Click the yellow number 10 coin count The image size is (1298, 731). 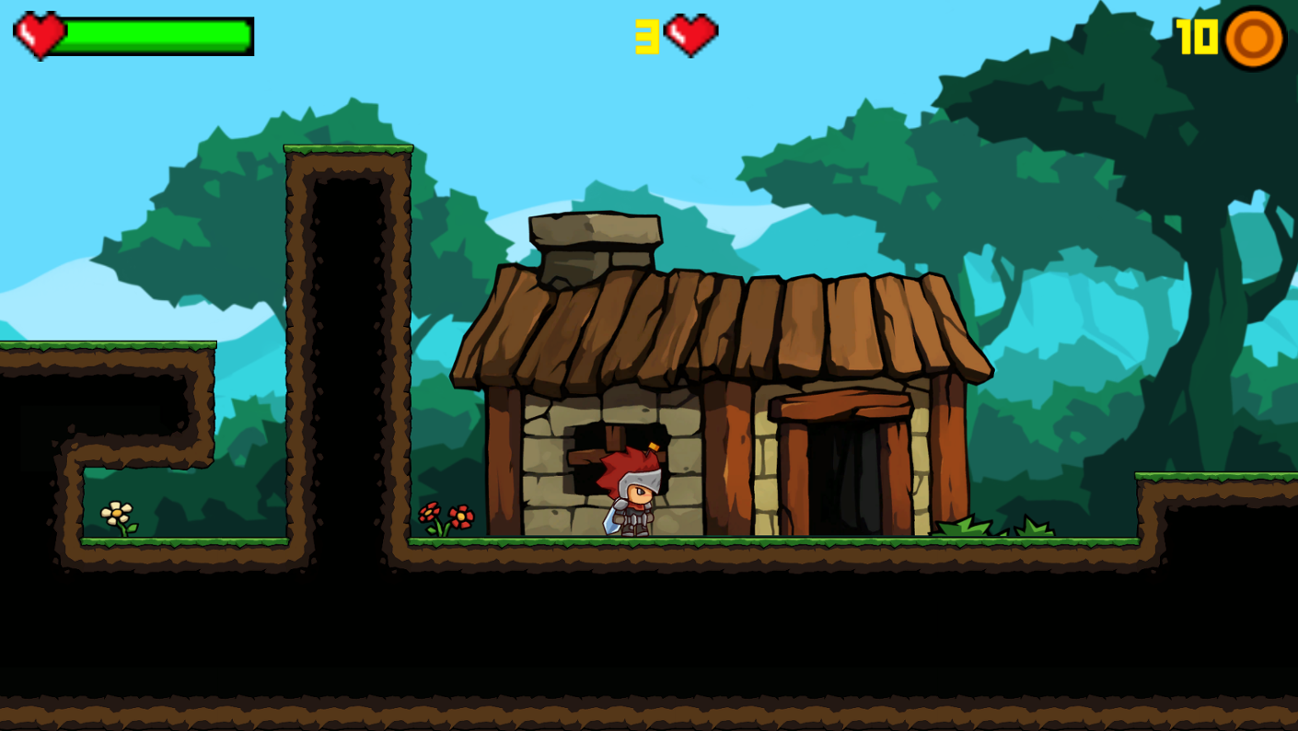coord(1196,37)
